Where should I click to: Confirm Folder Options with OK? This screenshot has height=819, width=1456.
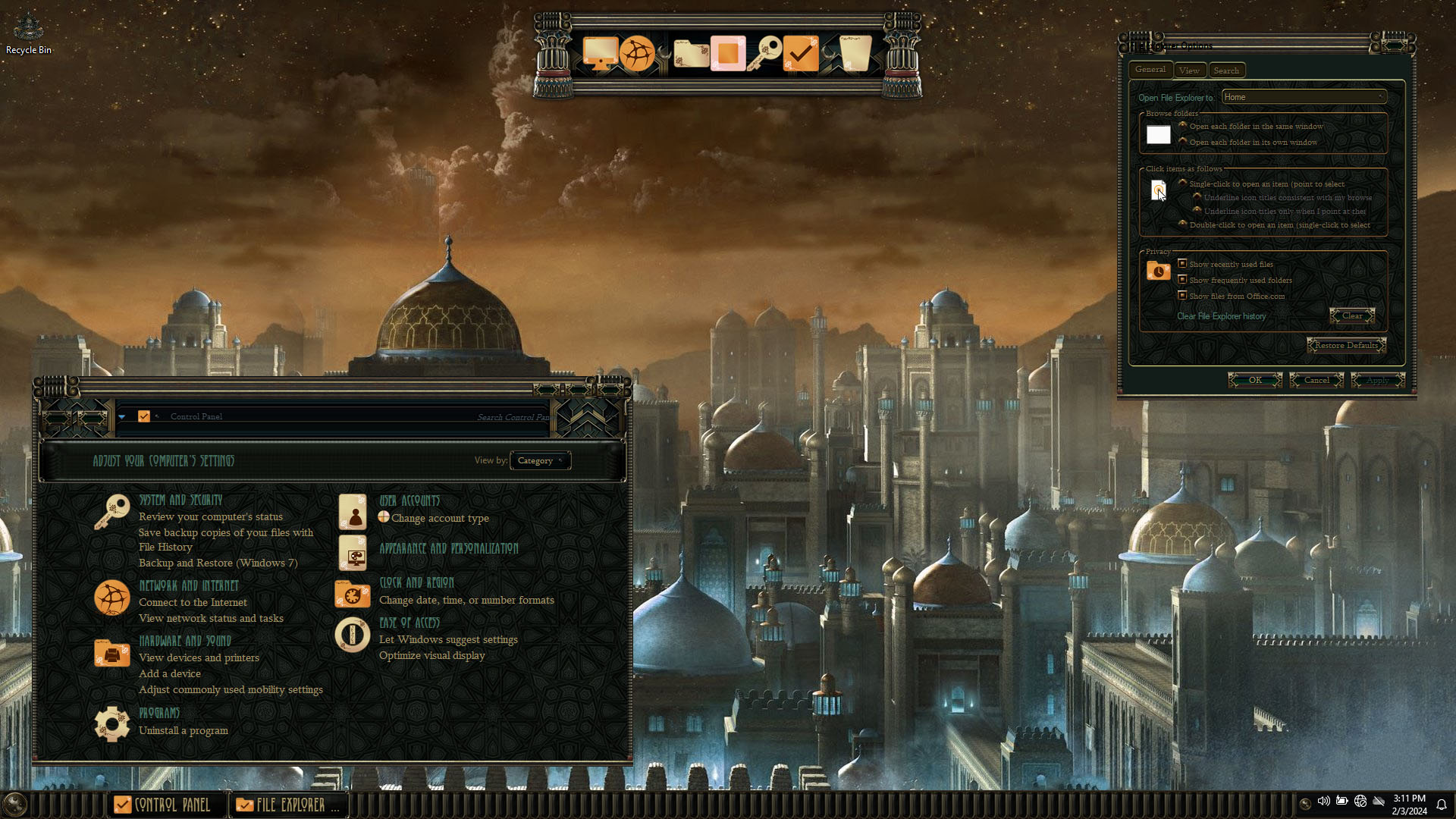pyautogui.click(x=1255, y=380)
